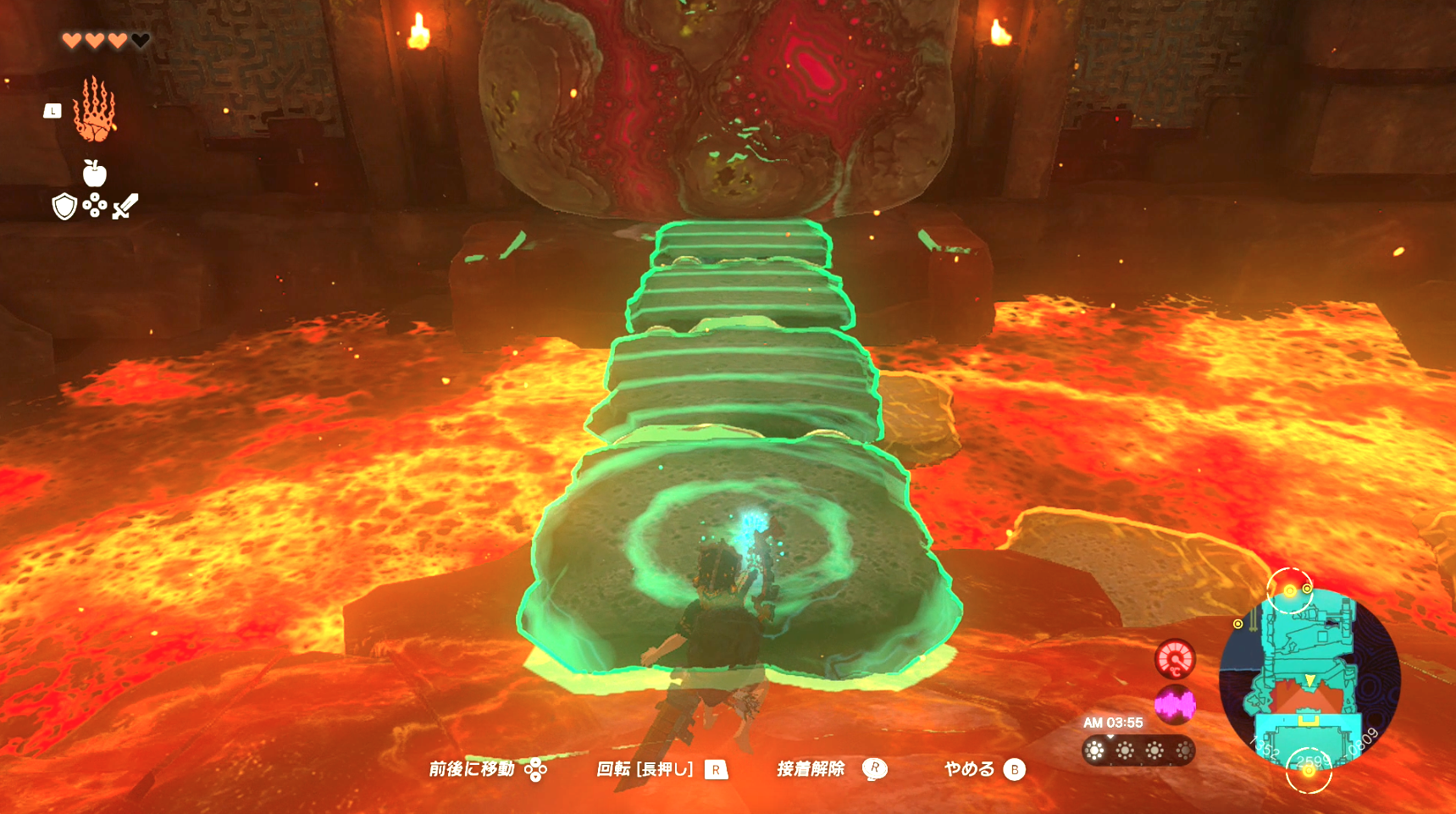Click the R button icon next to 回転
Viewport: 1456px width, 814px height.
pyautogui.click(x=716, y=769)
